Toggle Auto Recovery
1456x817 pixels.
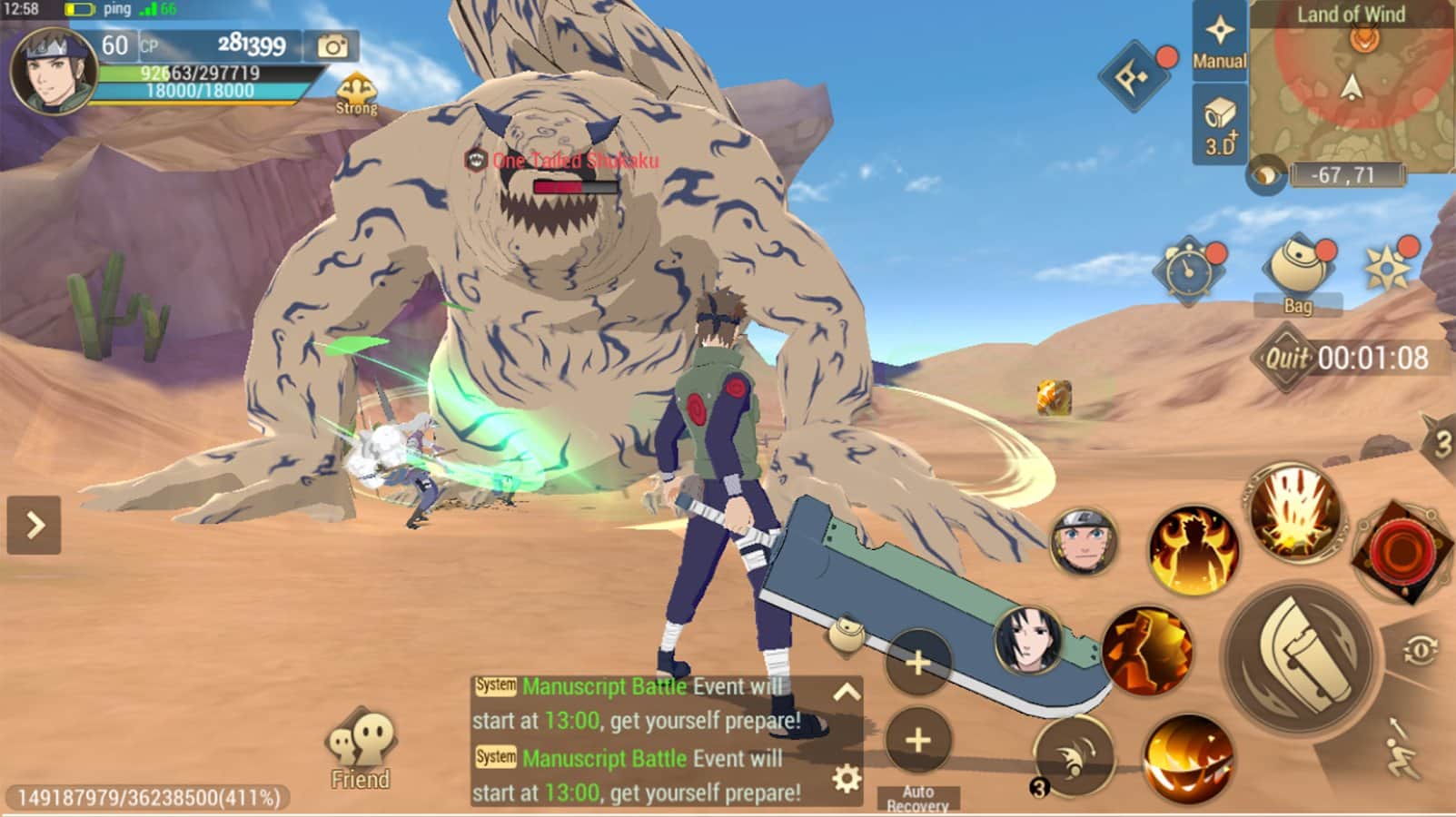pos(917,741)
